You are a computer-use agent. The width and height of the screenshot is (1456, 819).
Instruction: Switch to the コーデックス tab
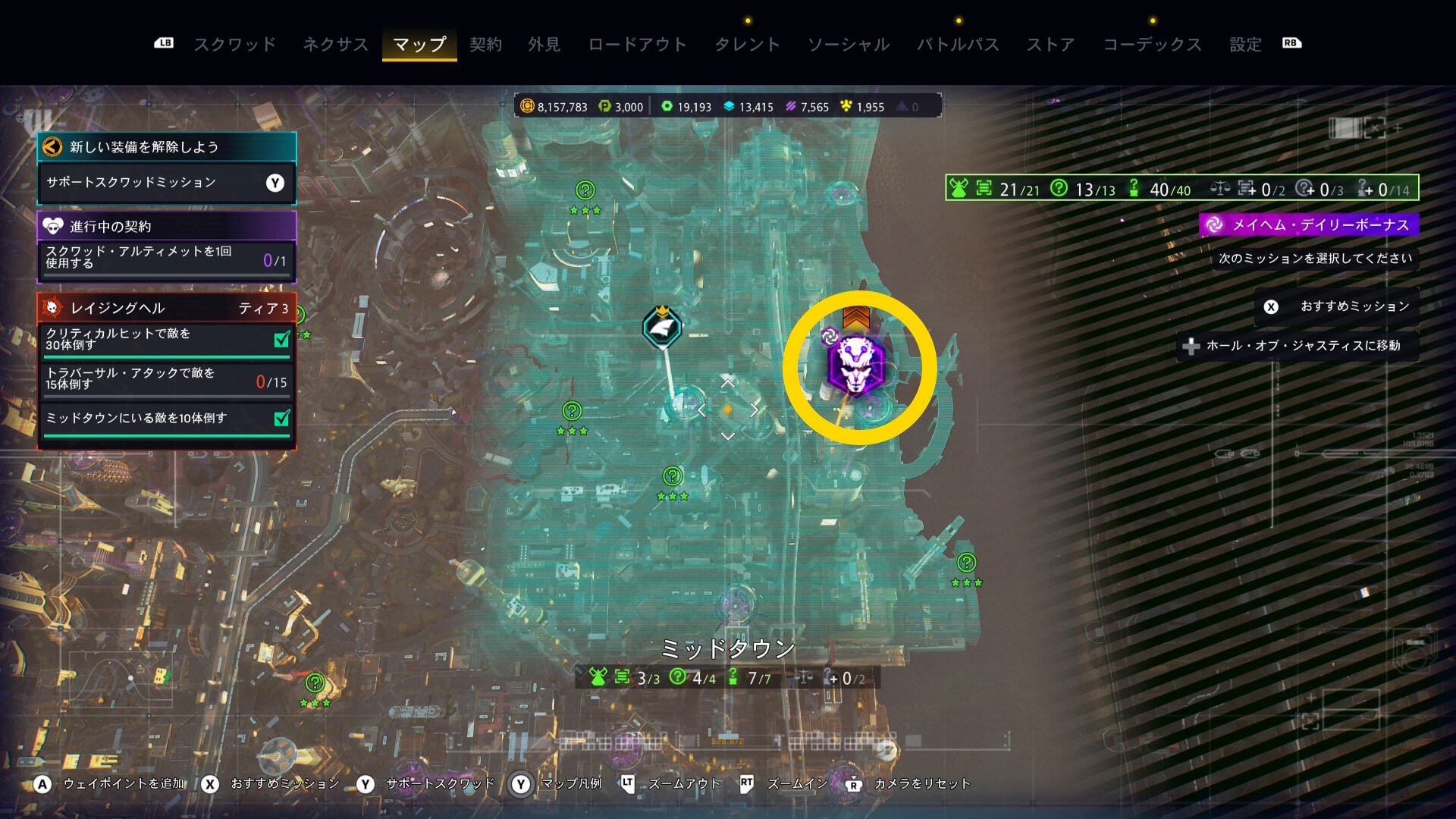pyautogui.click(x=1152, y=45)
